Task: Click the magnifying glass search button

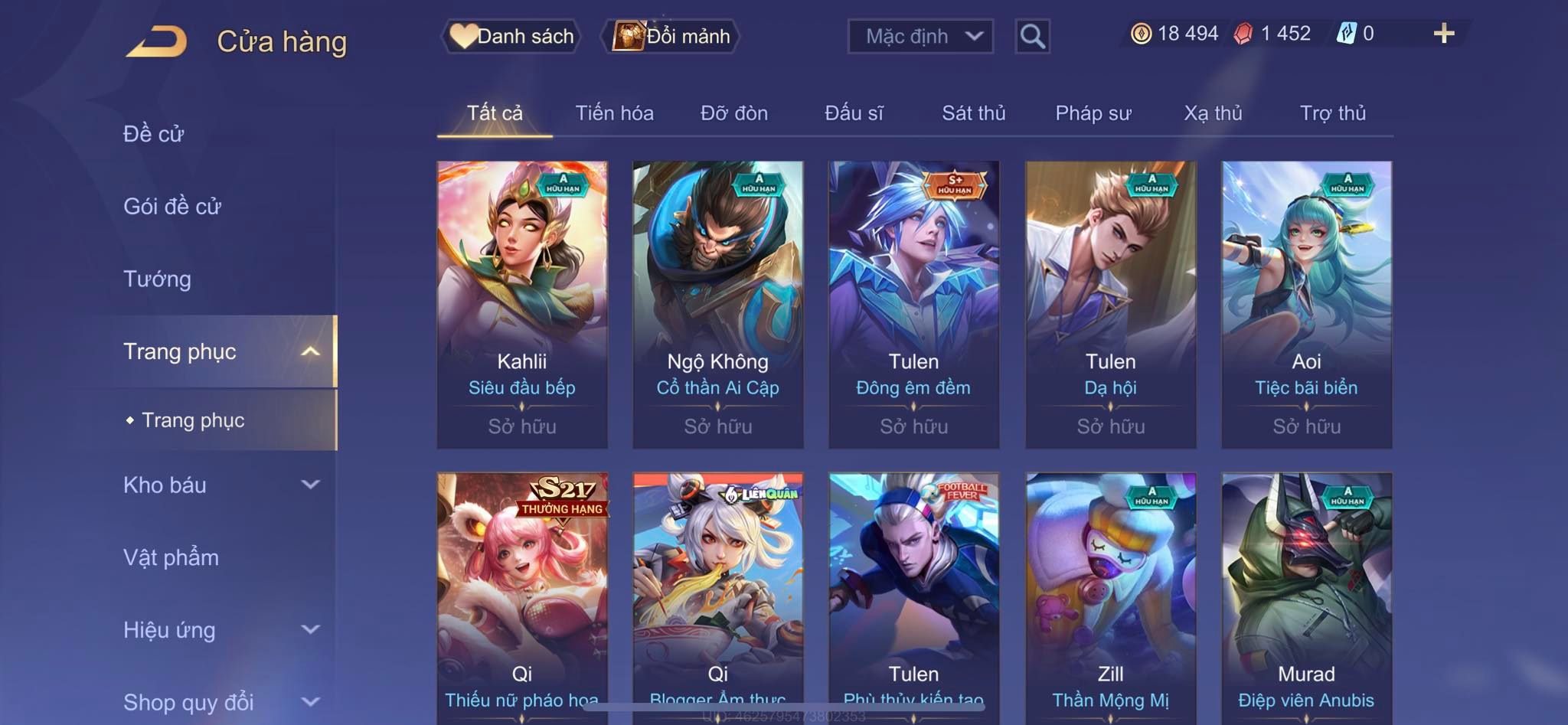Action: 1032,36
